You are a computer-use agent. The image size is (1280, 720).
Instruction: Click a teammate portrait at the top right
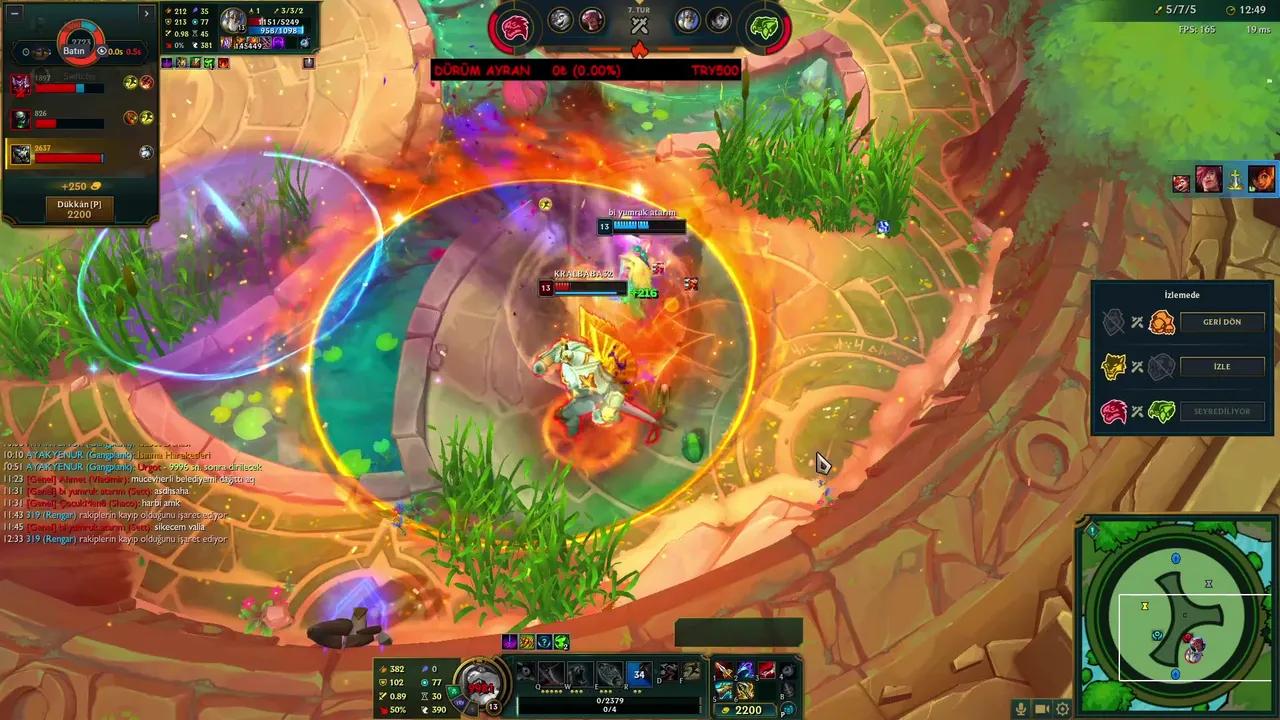coord(1207,180)
